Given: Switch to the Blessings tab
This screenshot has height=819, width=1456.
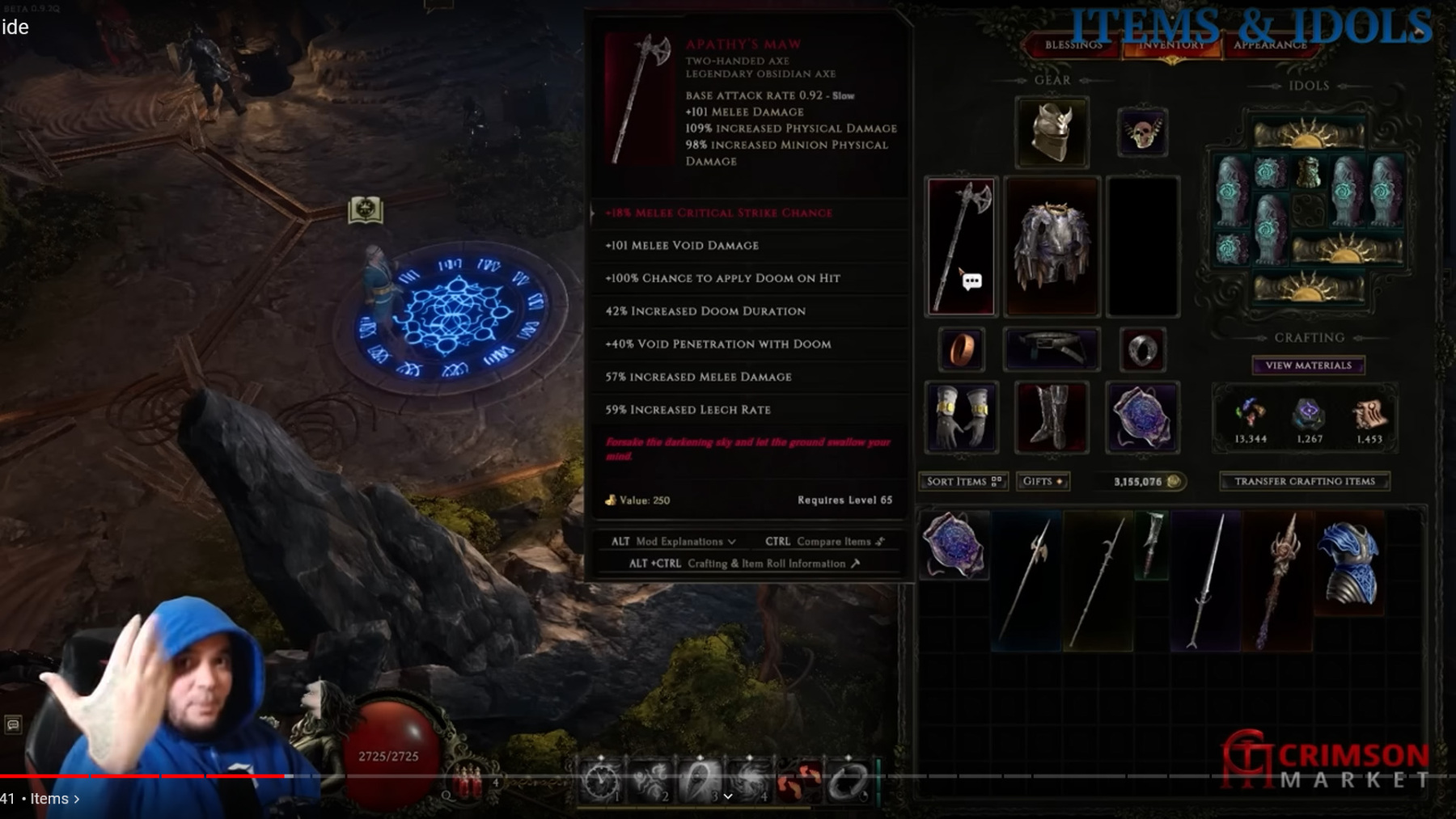Looking at the screenshot, I should (1073, 45).
